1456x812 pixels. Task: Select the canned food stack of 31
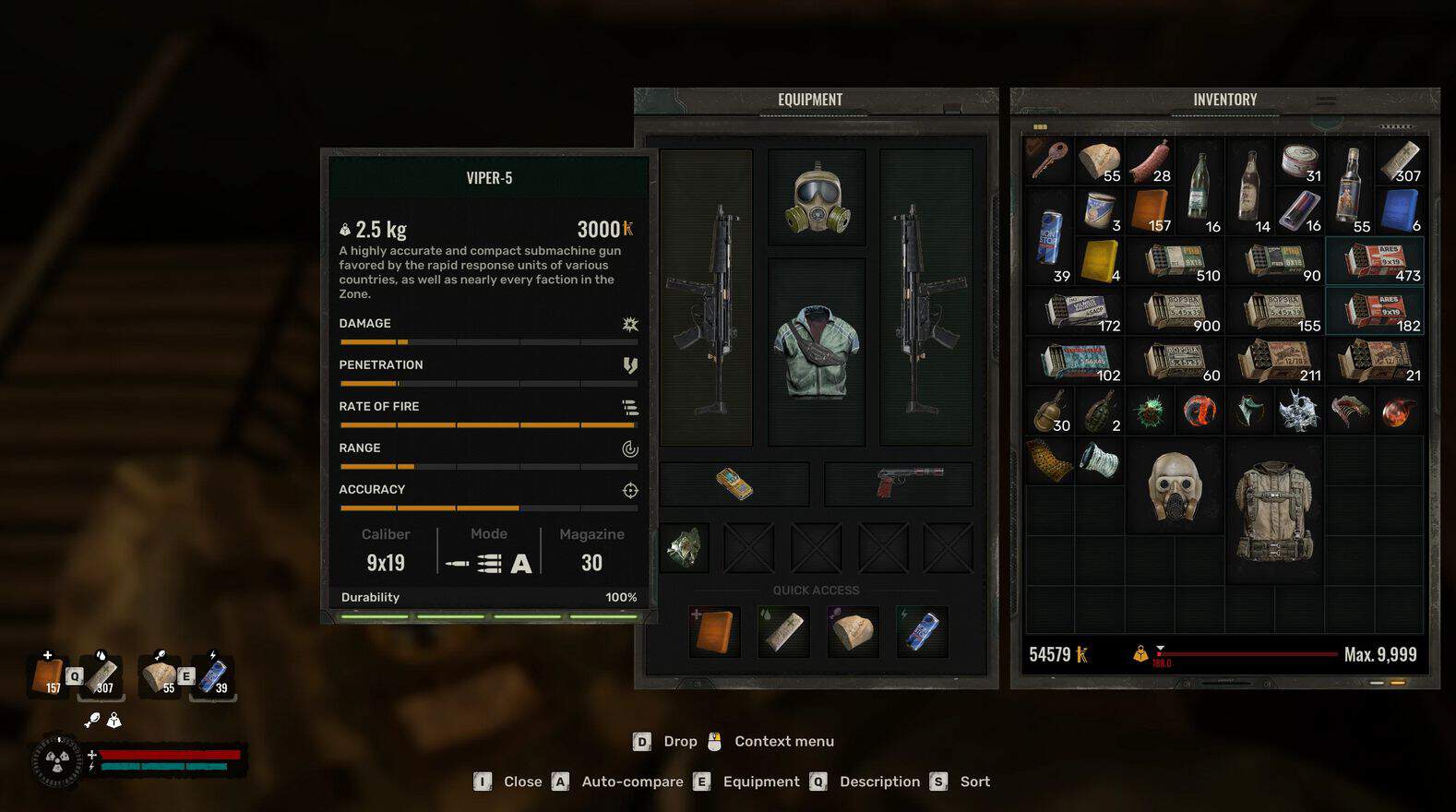(x=1300, y=161)
